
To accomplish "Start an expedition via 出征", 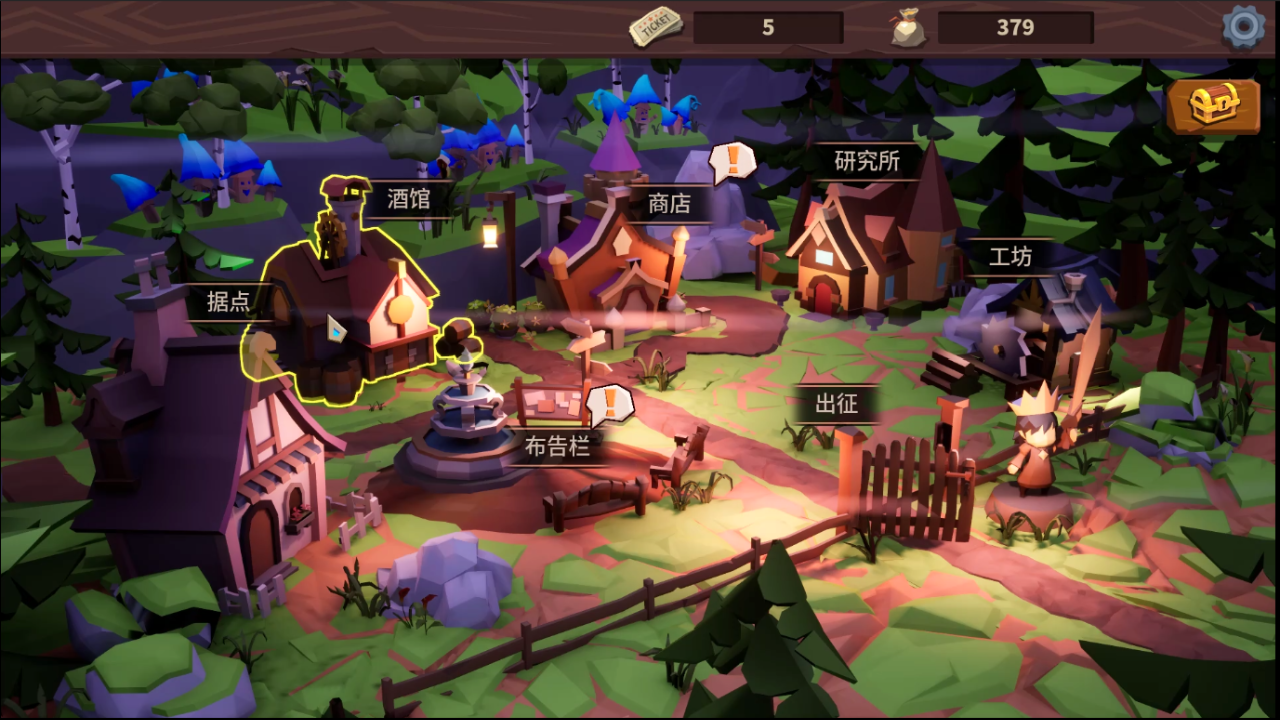I will point(836,405).
